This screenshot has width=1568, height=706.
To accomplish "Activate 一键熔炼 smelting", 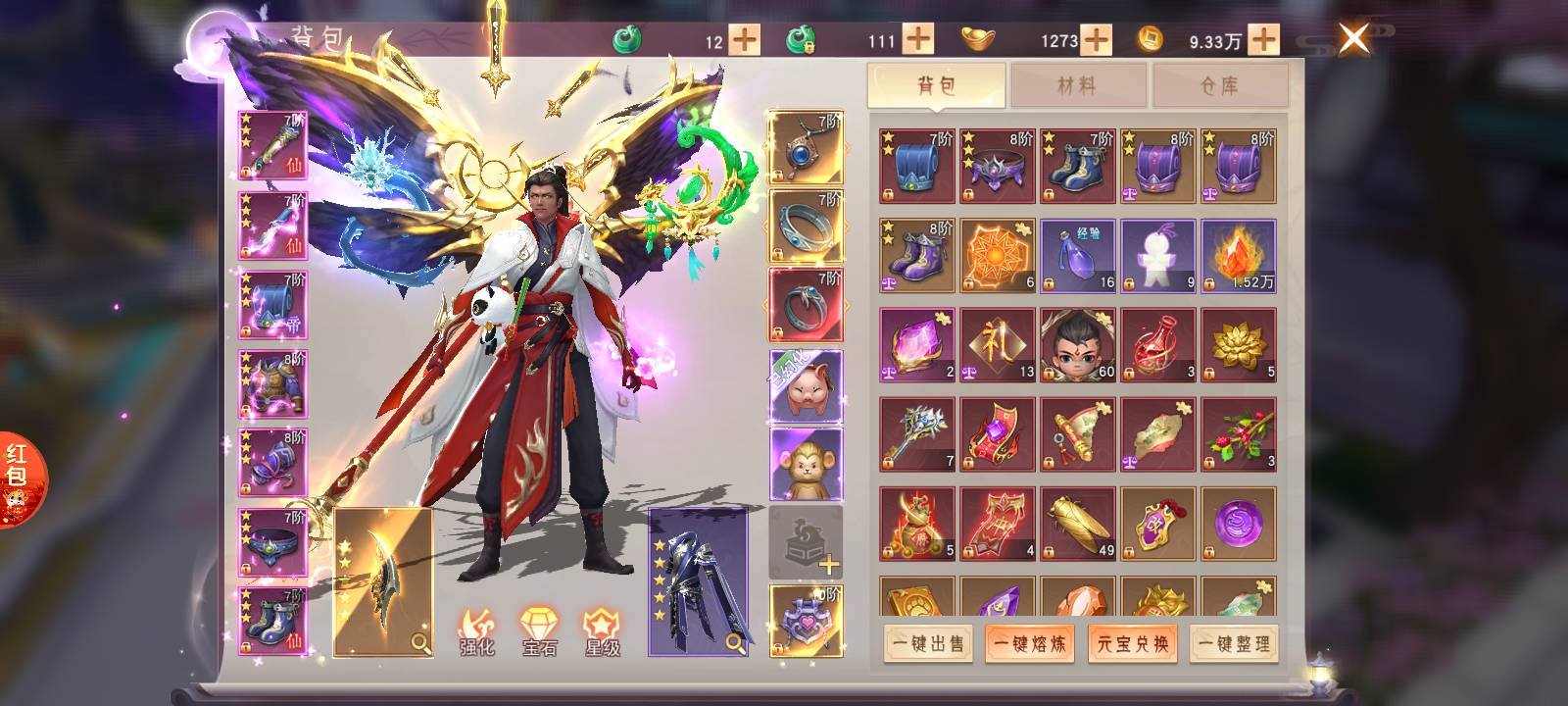I will [x=1030, y=644].
